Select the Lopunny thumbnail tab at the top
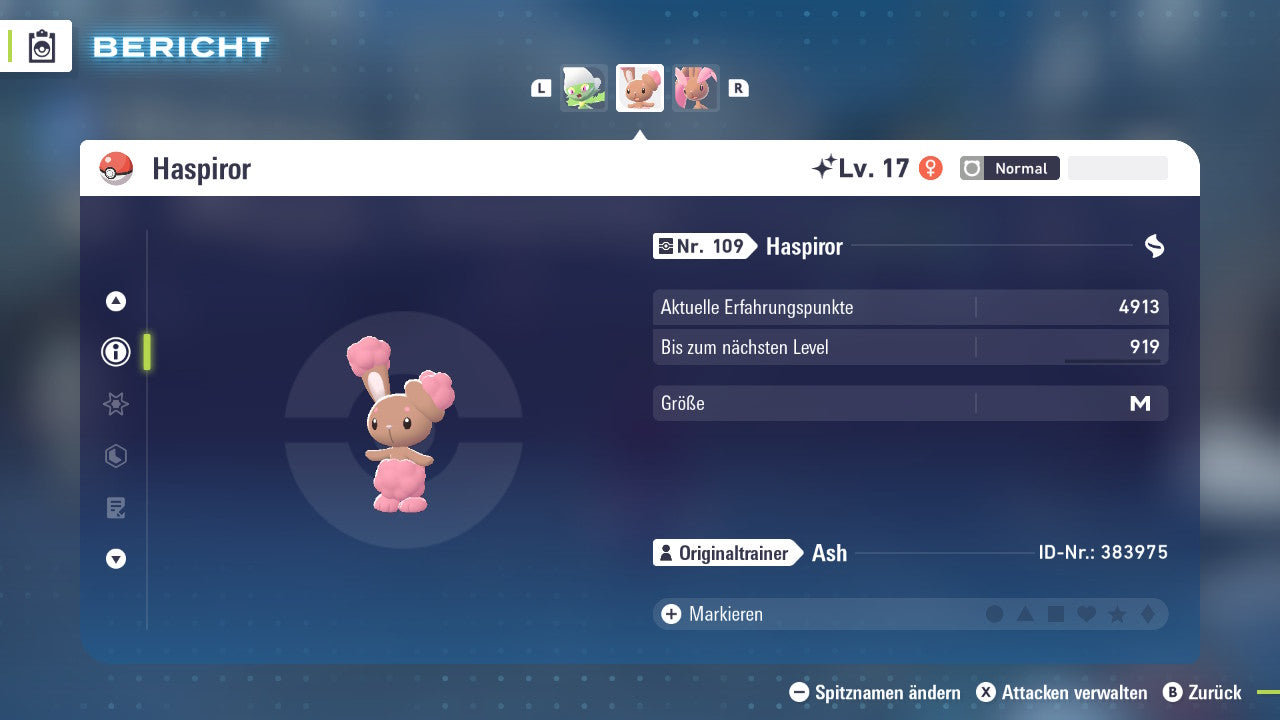 tap(696, 87)
